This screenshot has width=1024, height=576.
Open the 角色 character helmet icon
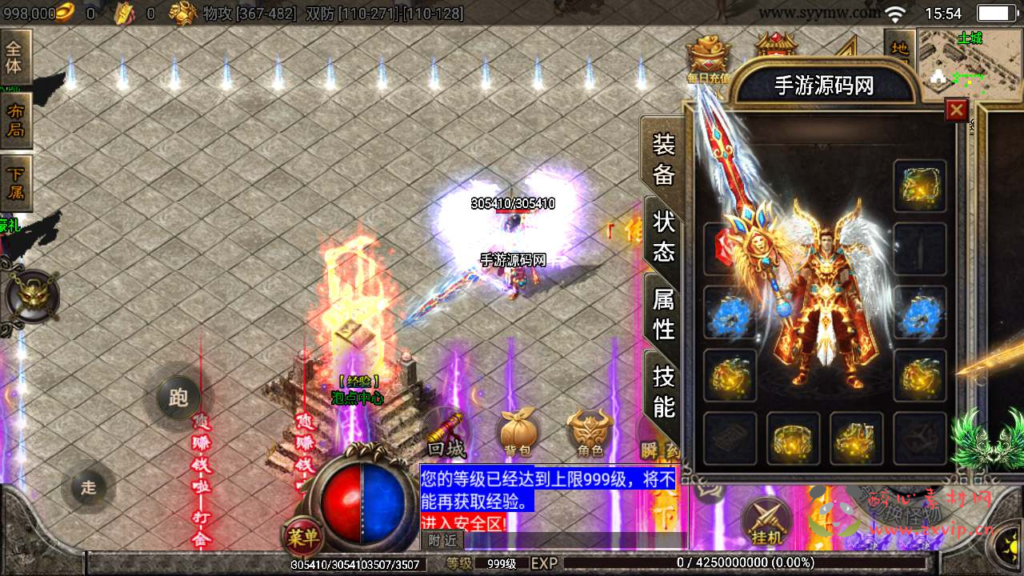pos(590,431)
